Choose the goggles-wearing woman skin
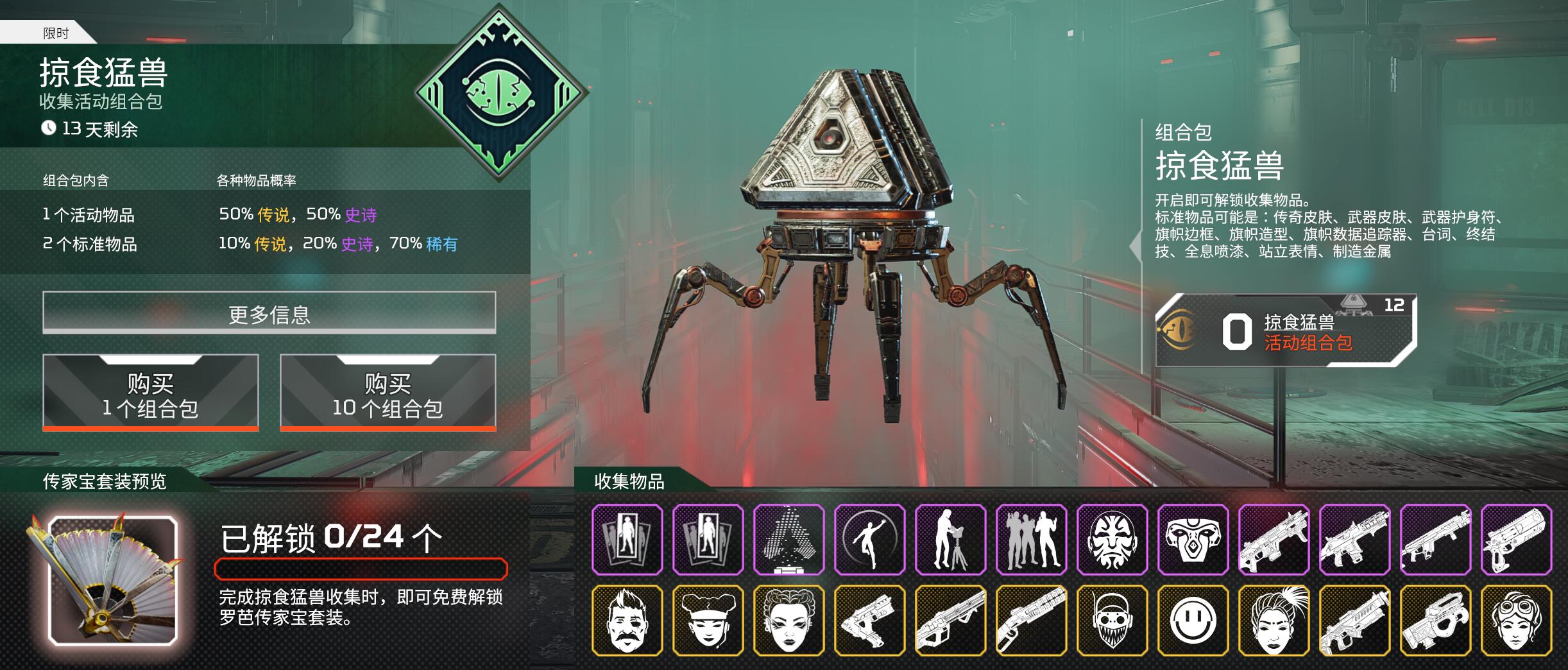The height and width of the screenshot is (670, 1568). 1516,620
